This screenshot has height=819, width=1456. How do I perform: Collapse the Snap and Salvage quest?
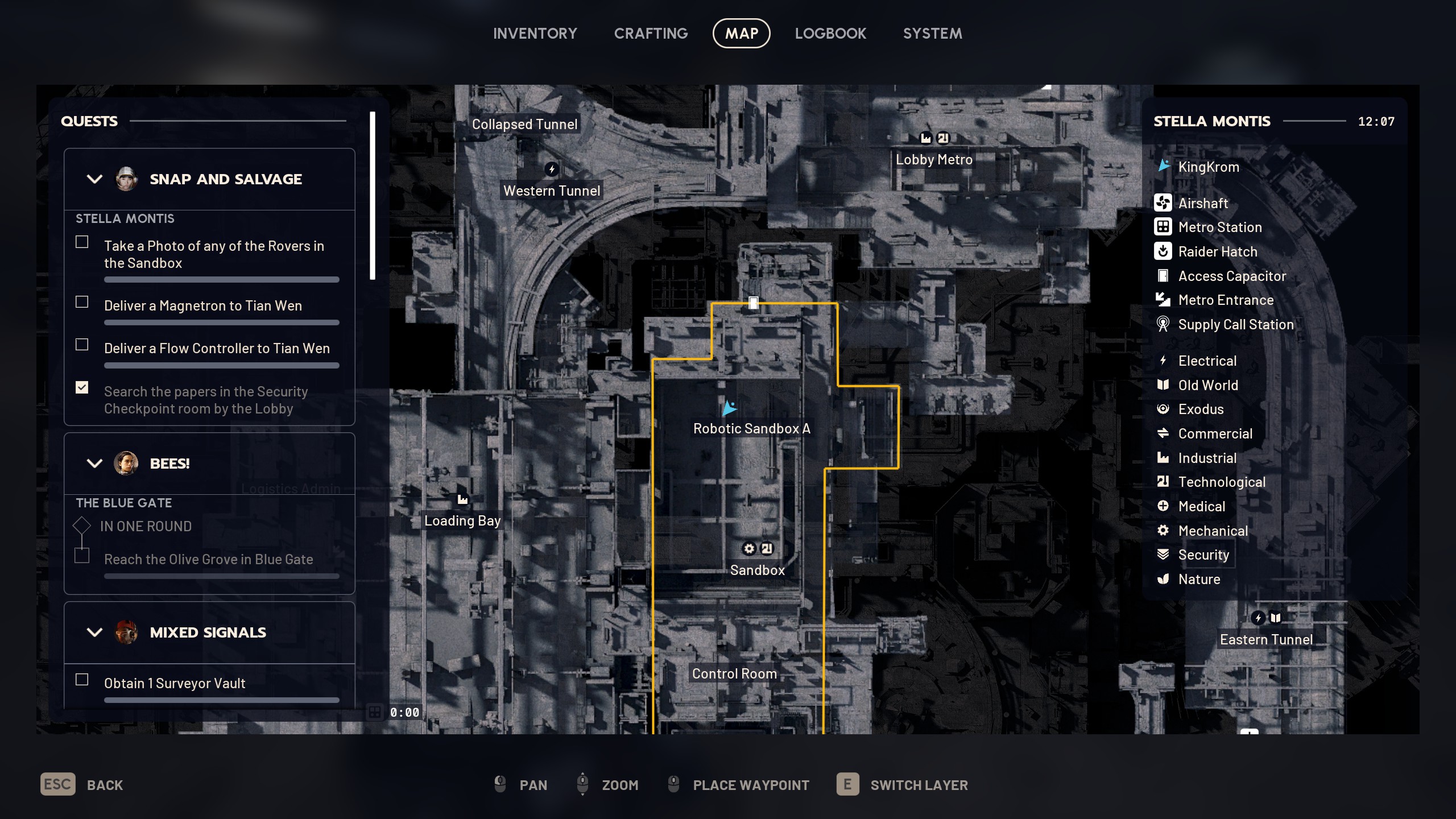[x=94, y=179]
